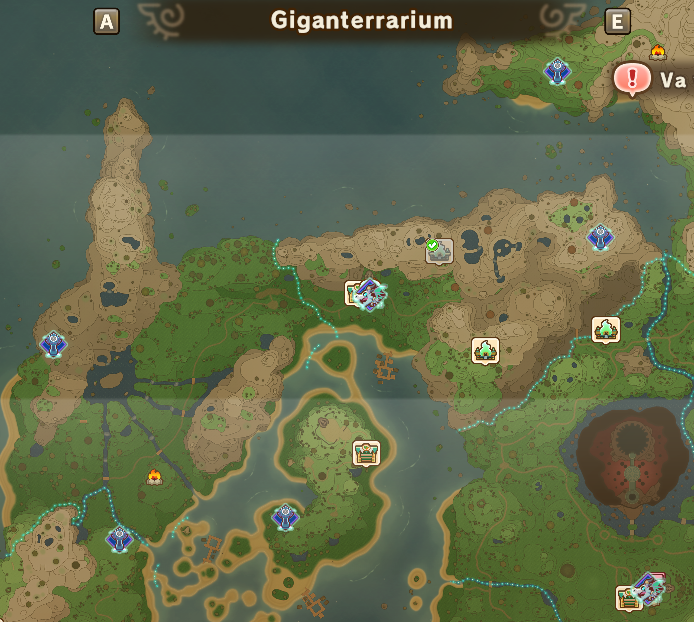Viewport: 694px width, 622px height.
Task: Pick the green tree marker on the plateau's southern edge
Action: coord(486,350)
